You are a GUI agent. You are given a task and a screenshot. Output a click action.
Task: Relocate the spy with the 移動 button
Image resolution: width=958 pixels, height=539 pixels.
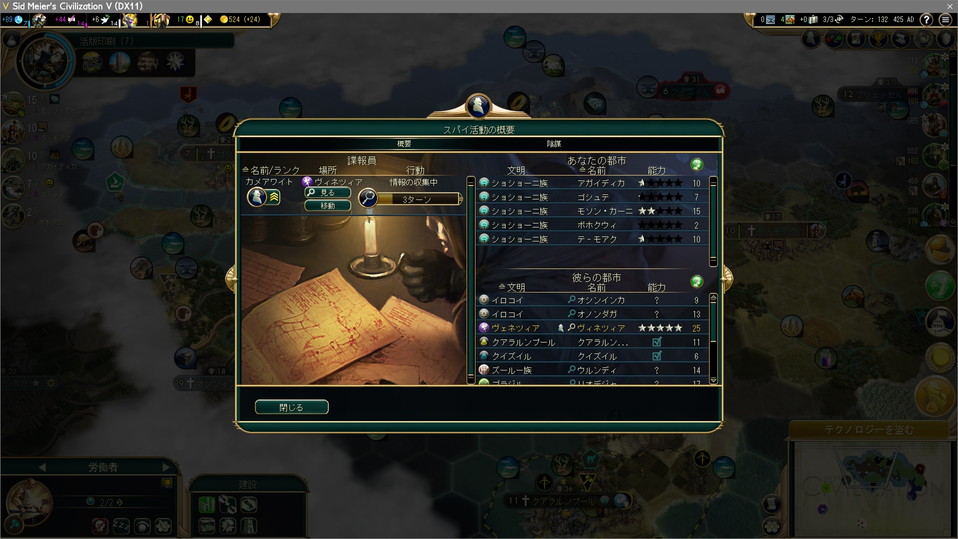[327, 205]
